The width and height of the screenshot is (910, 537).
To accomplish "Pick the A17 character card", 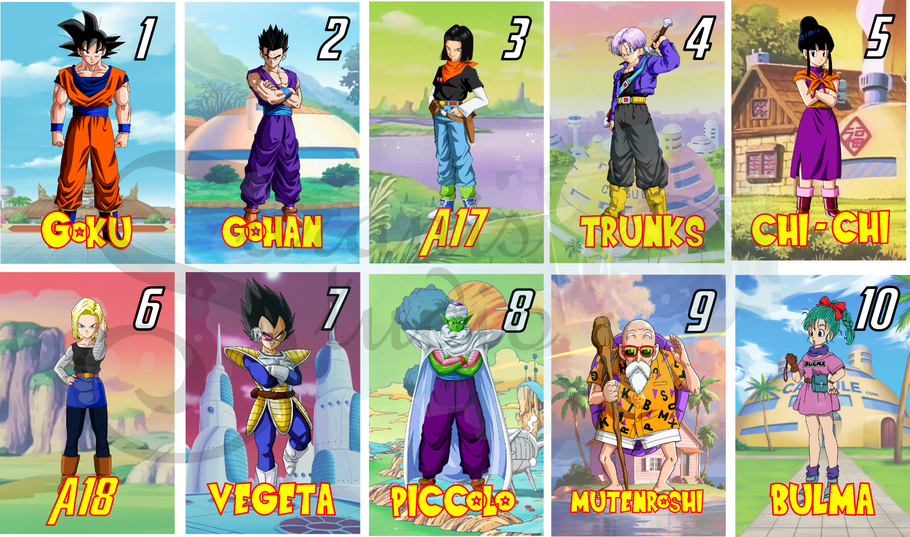I will [456, 132].
